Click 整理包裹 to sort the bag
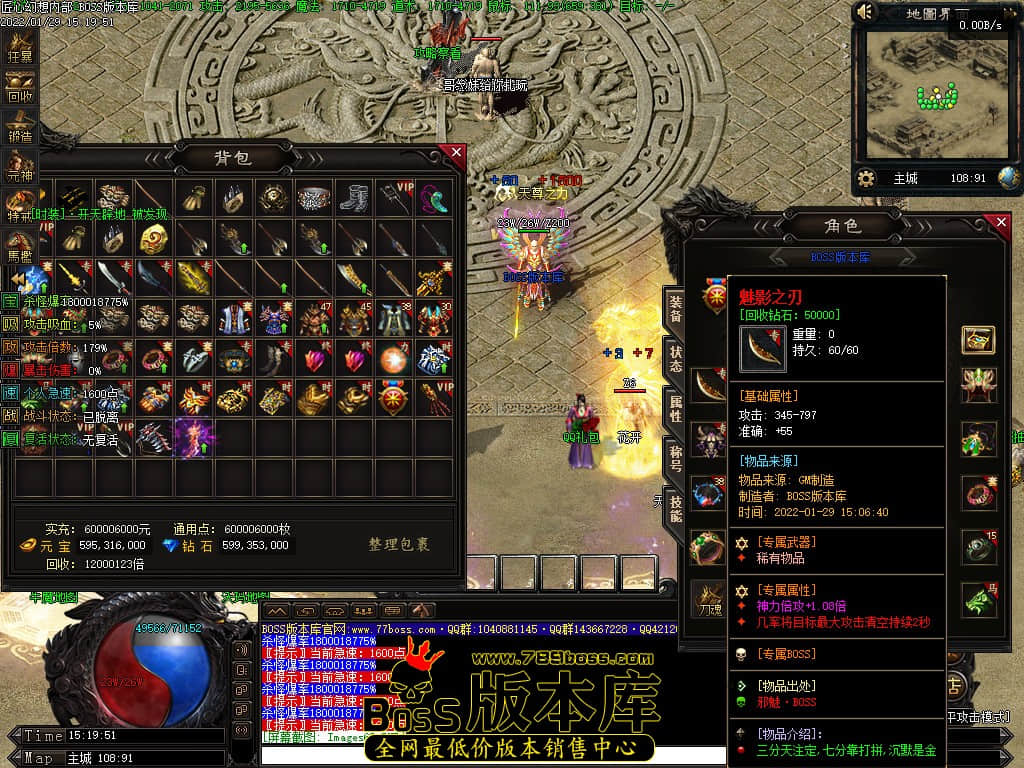Image resolution: width=1024 pixels, height=768 pixels. pyautogui.click(x=399, y=545)
